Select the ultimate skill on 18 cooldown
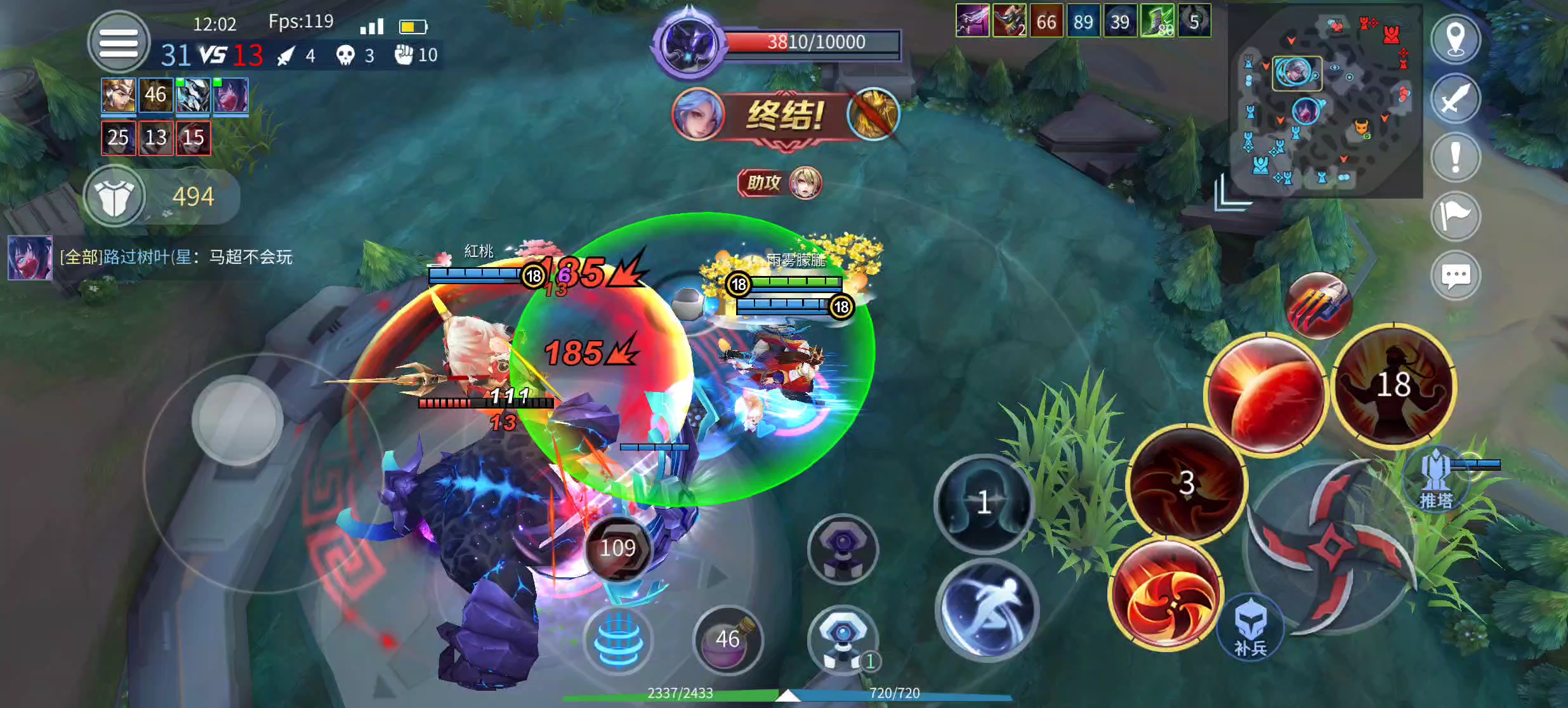The width and height of the screenshot is (1568, 708). click(1393, 386)
